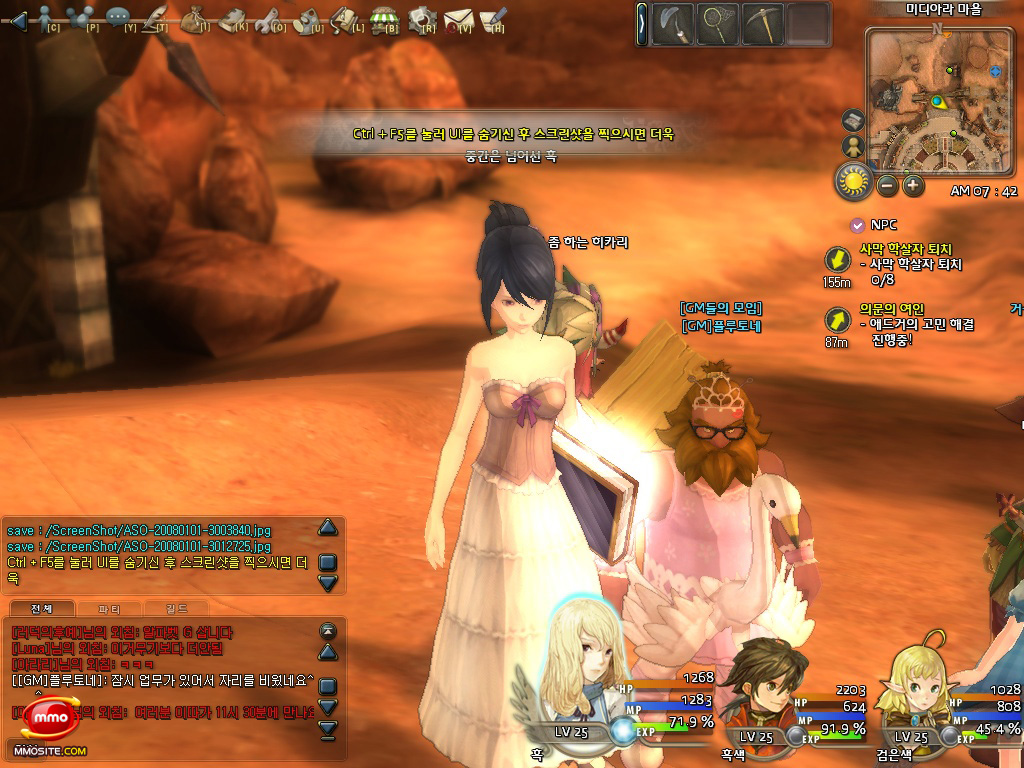This screenshot has height=768, width=1024.
Task: Zoom out the minimap with minus button
Action: [887, 185]
